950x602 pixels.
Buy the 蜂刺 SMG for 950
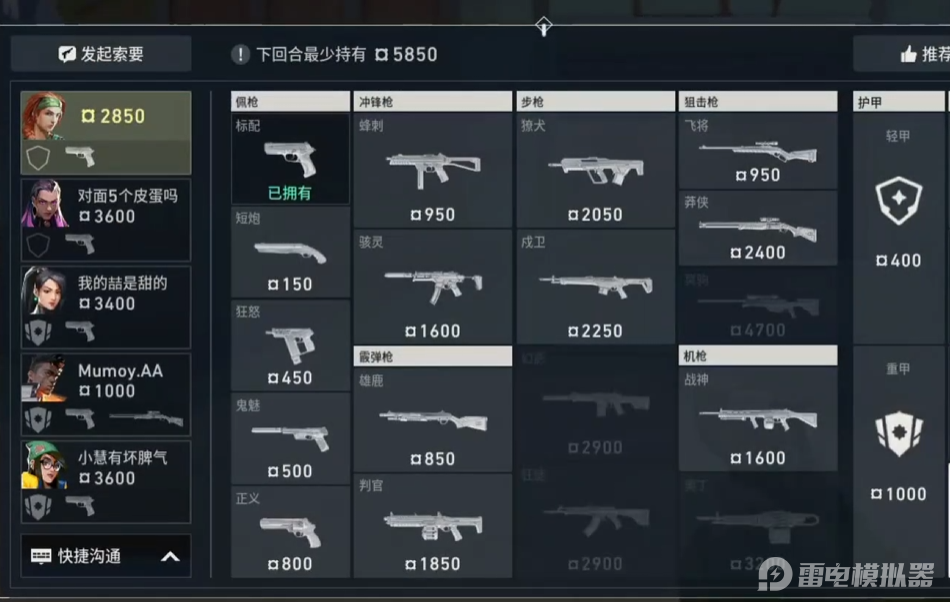point(432,171)
